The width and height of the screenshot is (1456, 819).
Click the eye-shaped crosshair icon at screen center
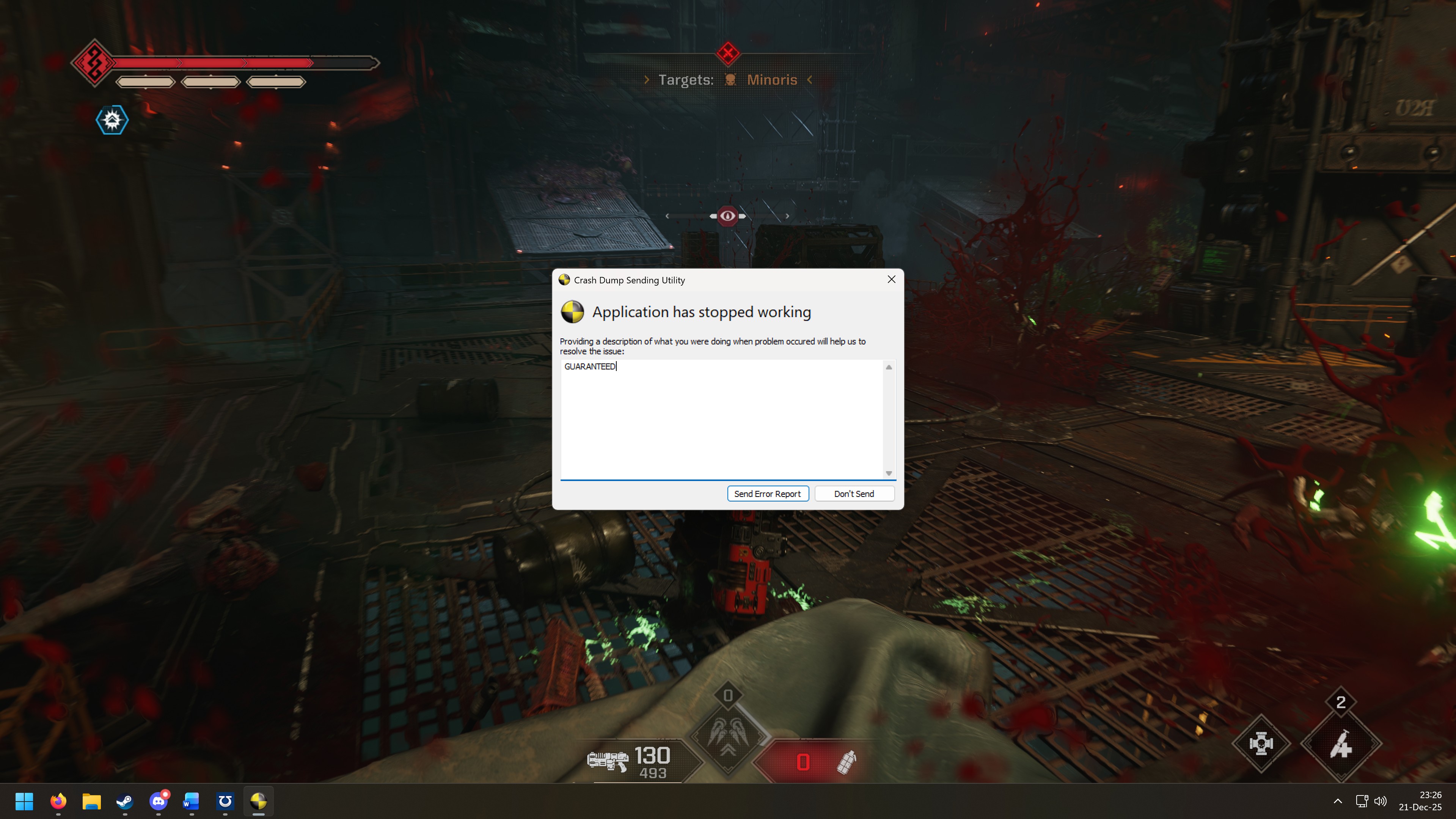pos(727,215)
